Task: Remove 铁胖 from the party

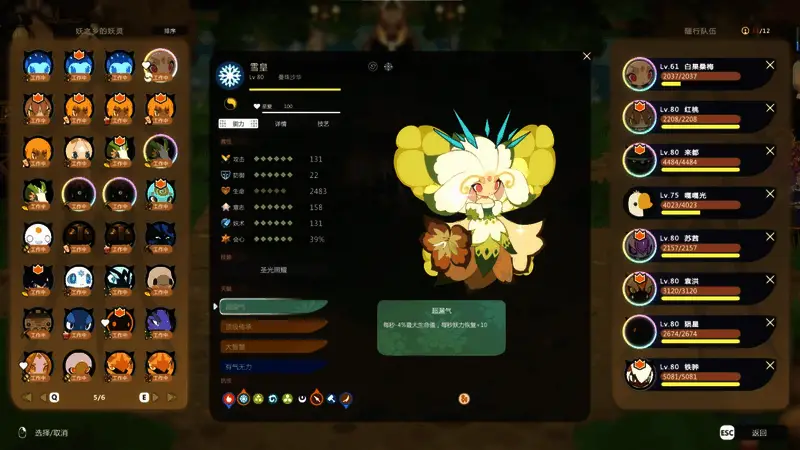Action: [770, 366]
